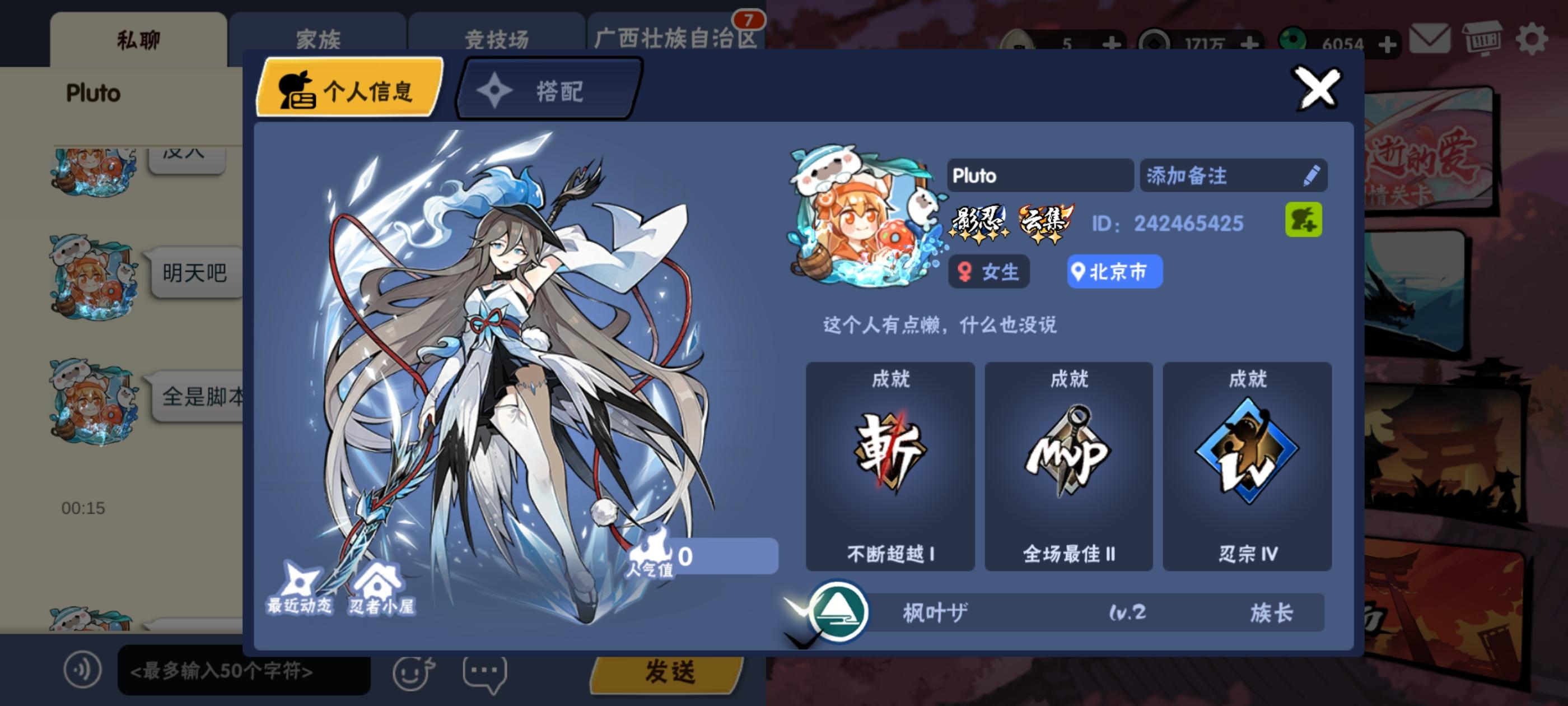Toggle the 女生 gender badge
The width and height of the screenshot is (1568, 706).
click(988, 272)
